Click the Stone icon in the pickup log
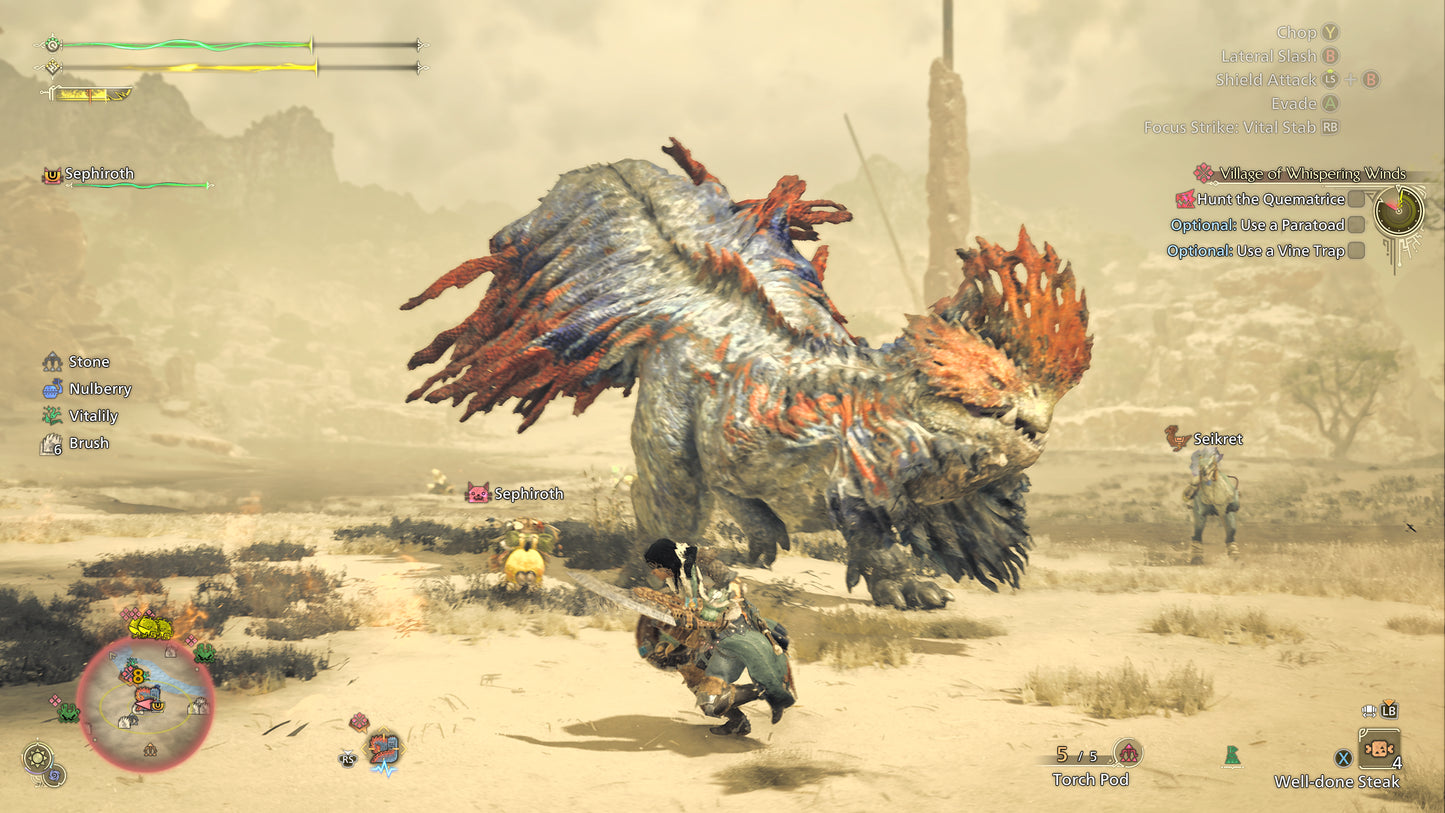Viewport: 1445px width, 813px height. pyautogui.click(x=53, y=361)
